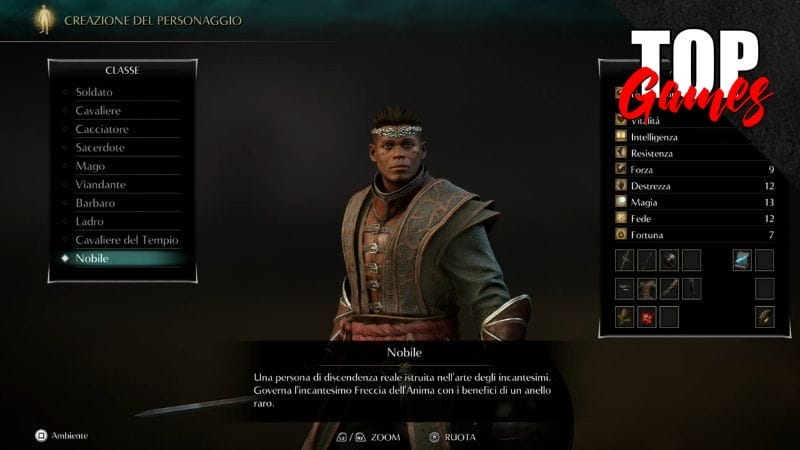Select the Viandante class
The height and width of the screenshot is (450, 800).
tap(99, 185)
